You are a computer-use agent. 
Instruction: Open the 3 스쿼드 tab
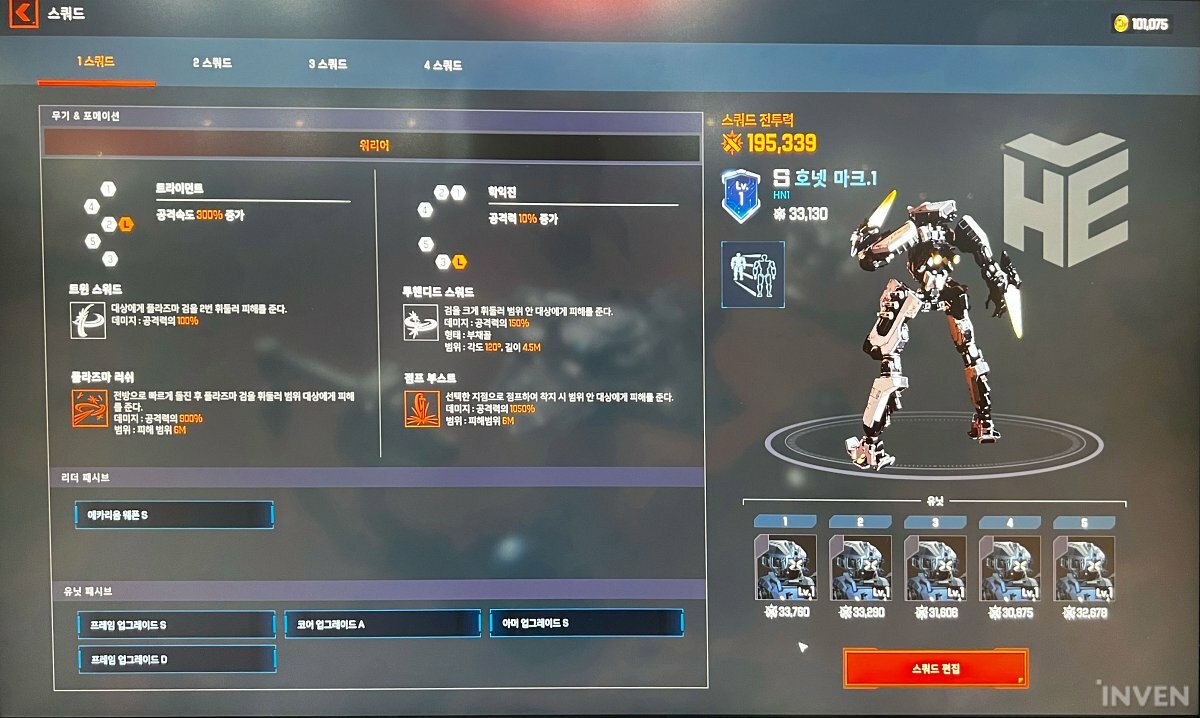328,65
